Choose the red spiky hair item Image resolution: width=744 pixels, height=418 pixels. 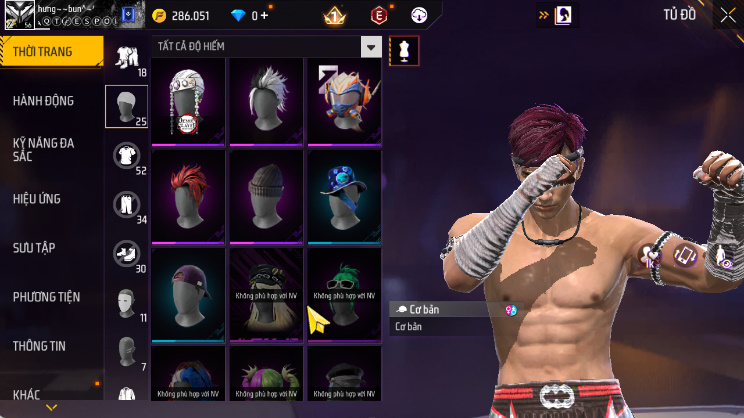coord(188,194)
